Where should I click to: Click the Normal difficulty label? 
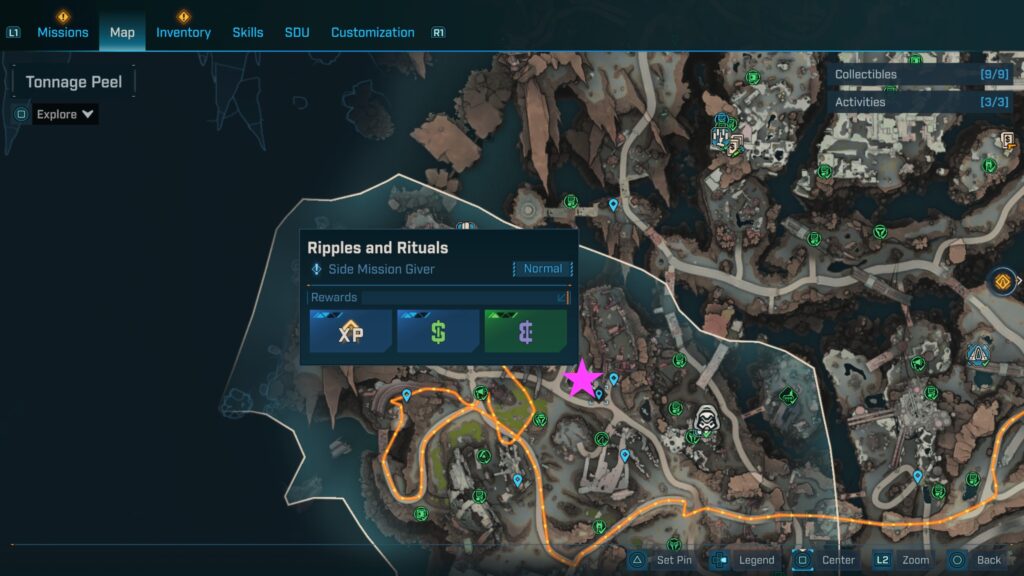click(x=543, y=269)
